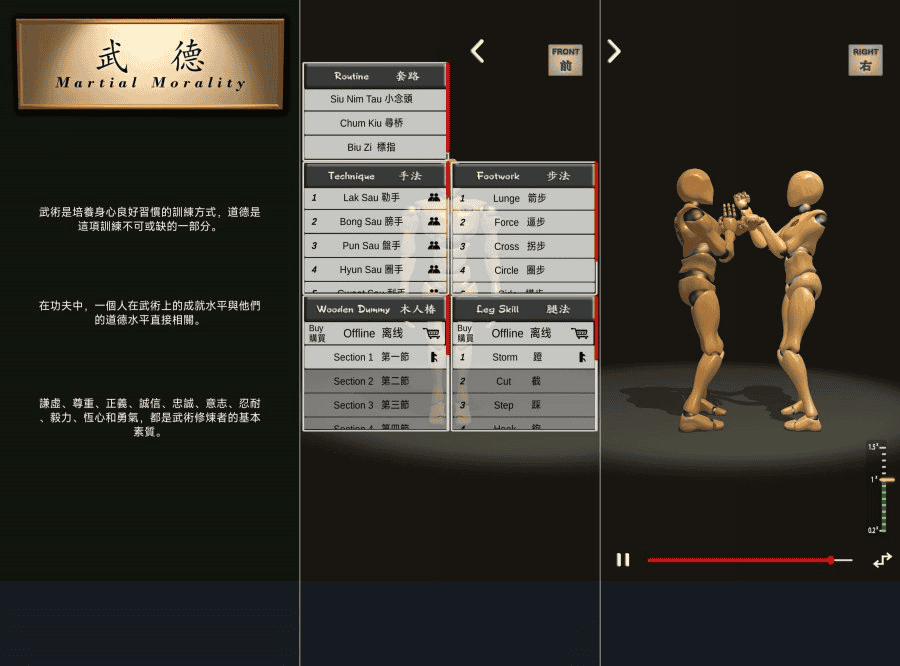This screenshot has width=900, height=666.
Task: Pause the animation playback
Action: pyautogui.click(x=623, y=560)
